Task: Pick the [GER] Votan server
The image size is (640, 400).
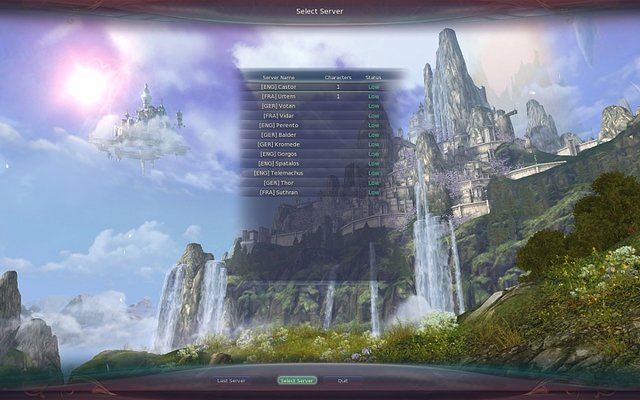Action: point(279,106)
